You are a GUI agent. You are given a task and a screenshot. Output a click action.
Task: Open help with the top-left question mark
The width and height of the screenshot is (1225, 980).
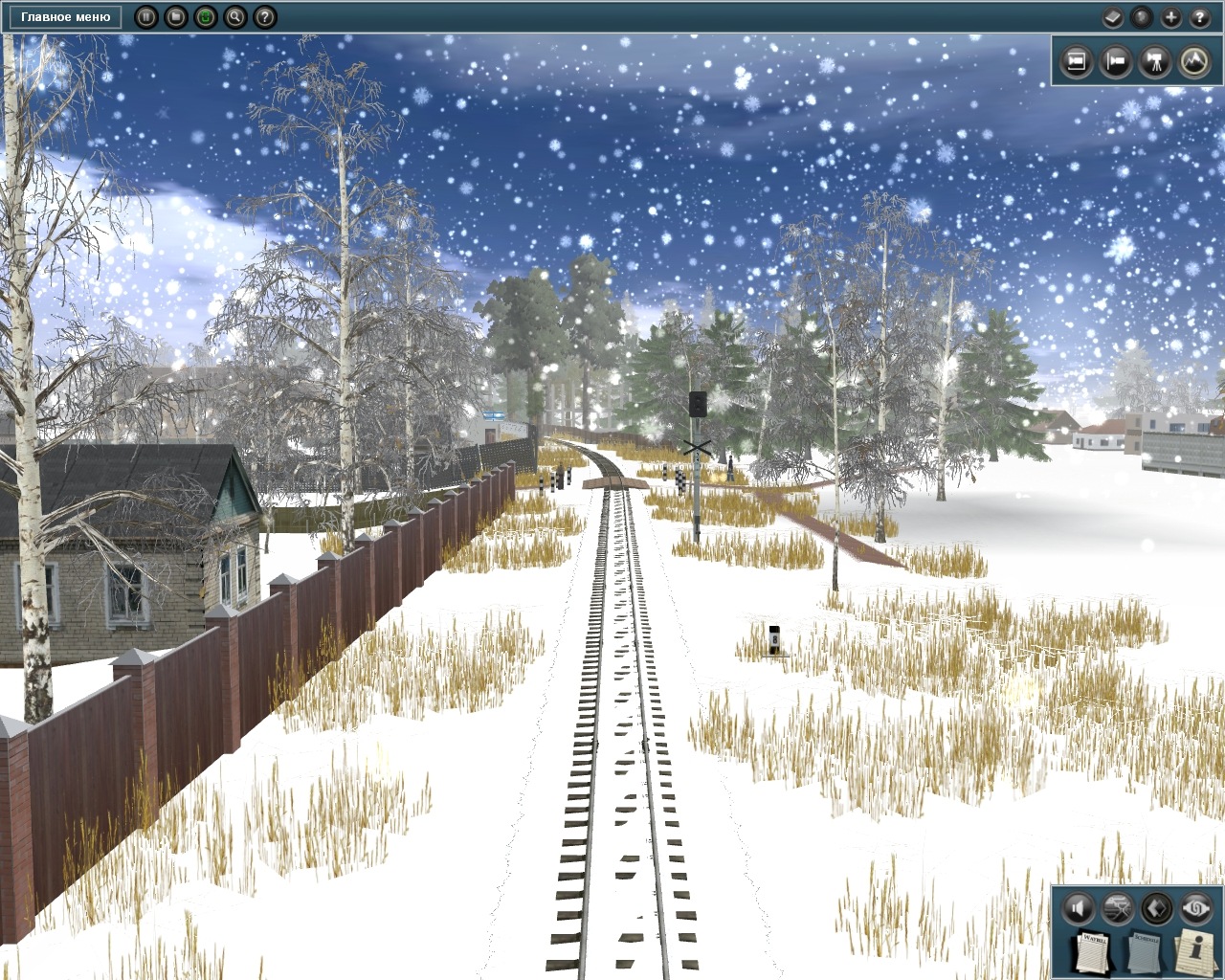(265, 17)
